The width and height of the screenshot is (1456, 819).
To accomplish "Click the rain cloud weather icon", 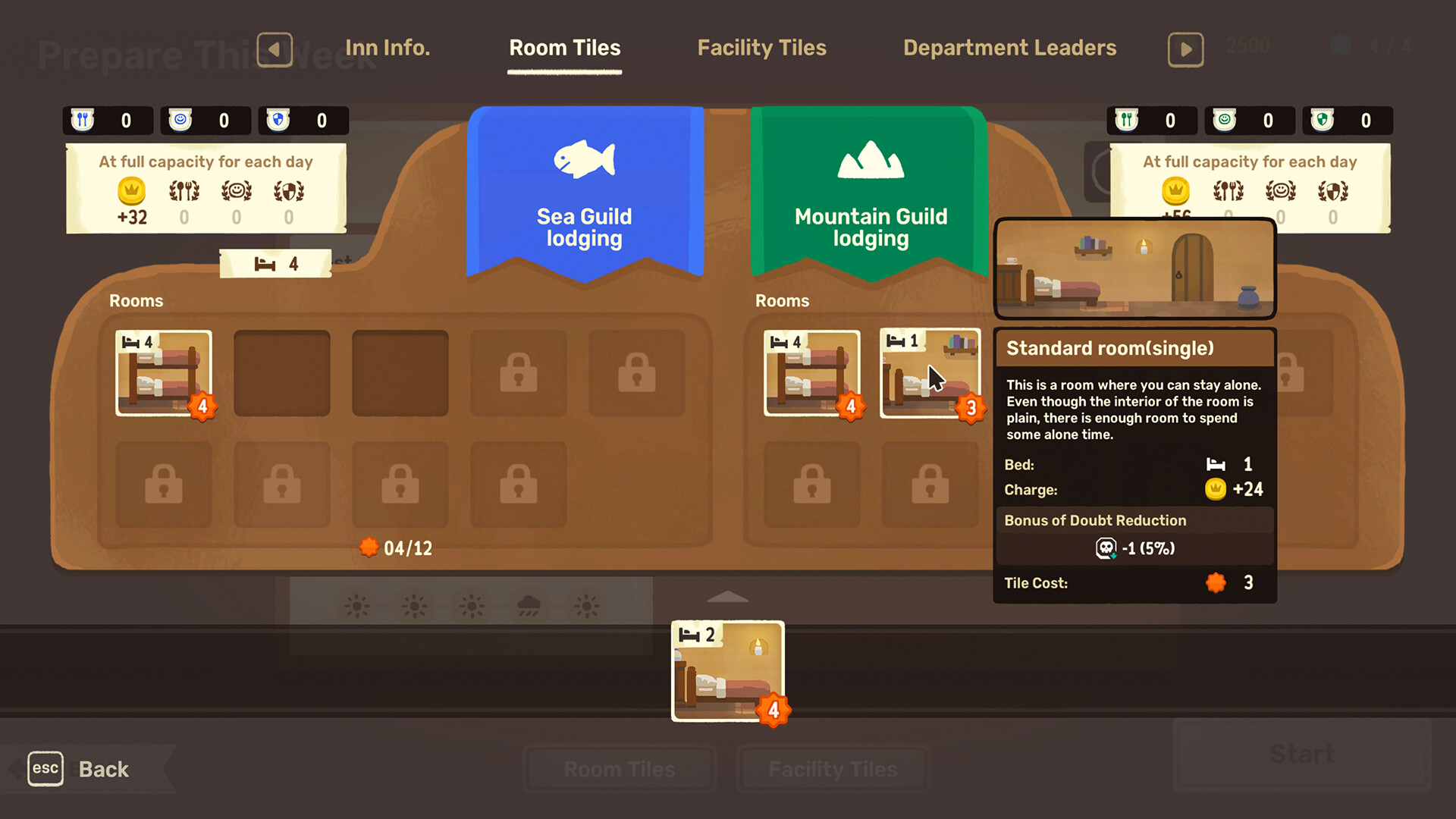I will click(x=529, y=604).
